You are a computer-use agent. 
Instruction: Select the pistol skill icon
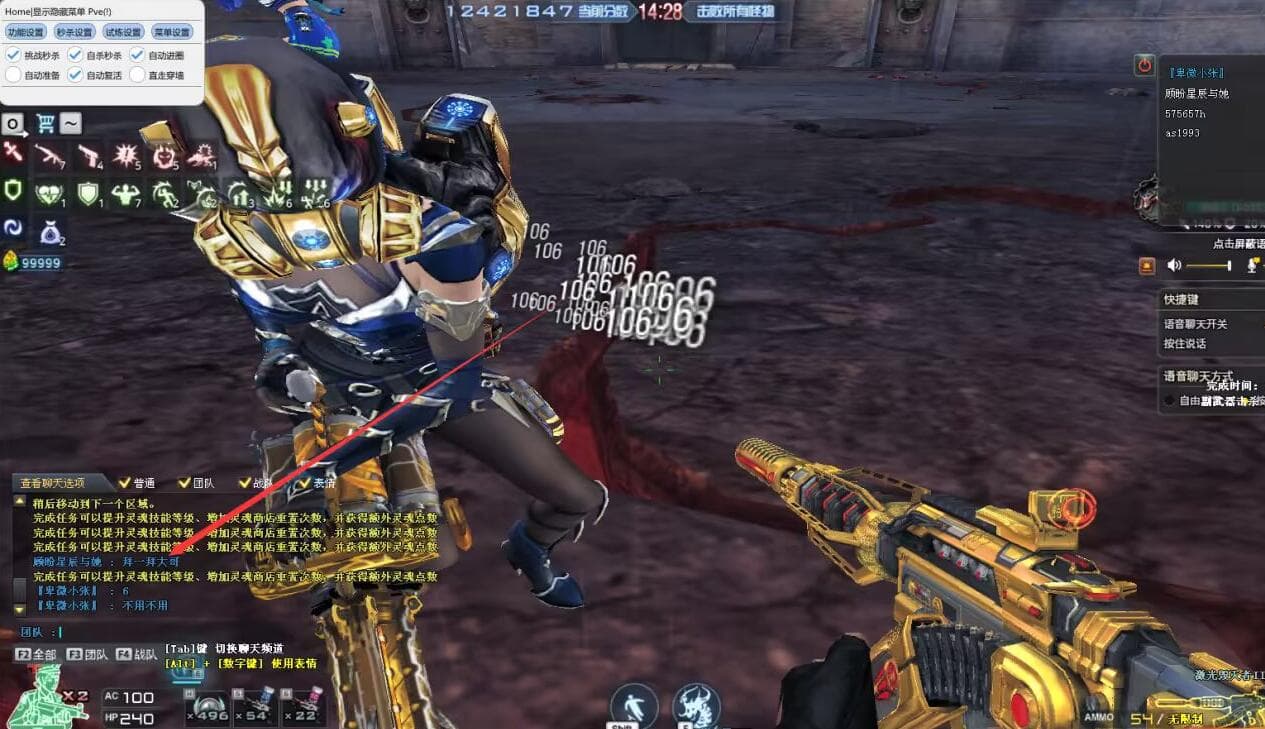click(x=89, y=155)
